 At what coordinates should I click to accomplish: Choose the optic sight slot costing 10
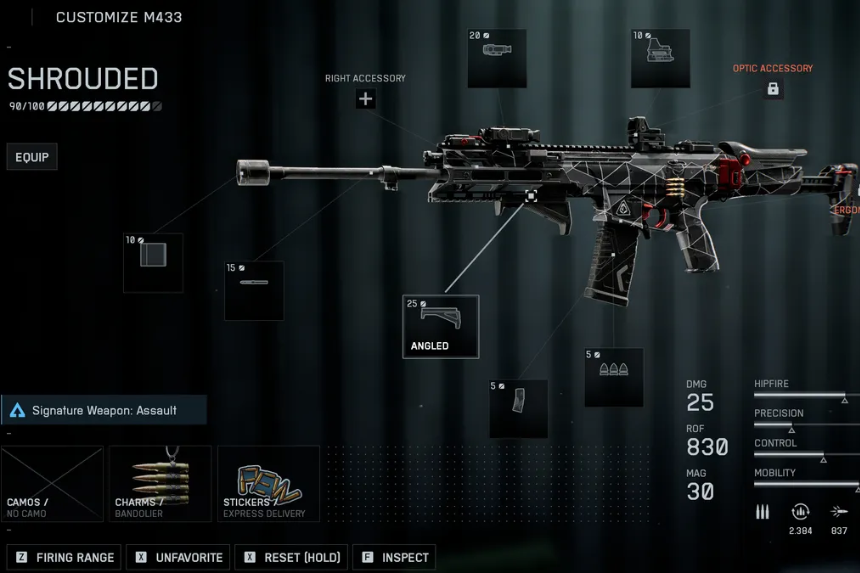point(660,58)
